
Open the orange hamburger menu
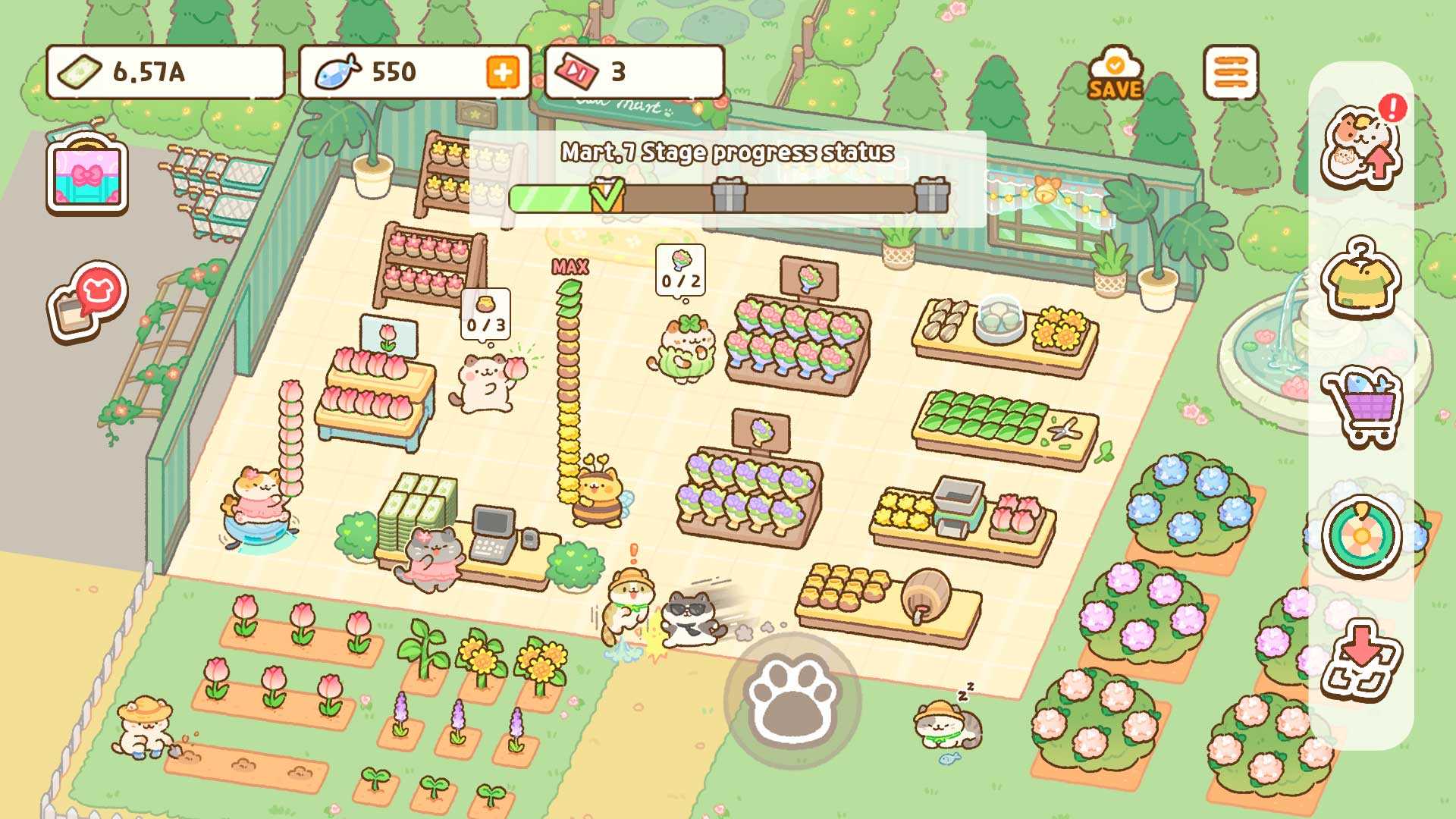[1230, 73]
